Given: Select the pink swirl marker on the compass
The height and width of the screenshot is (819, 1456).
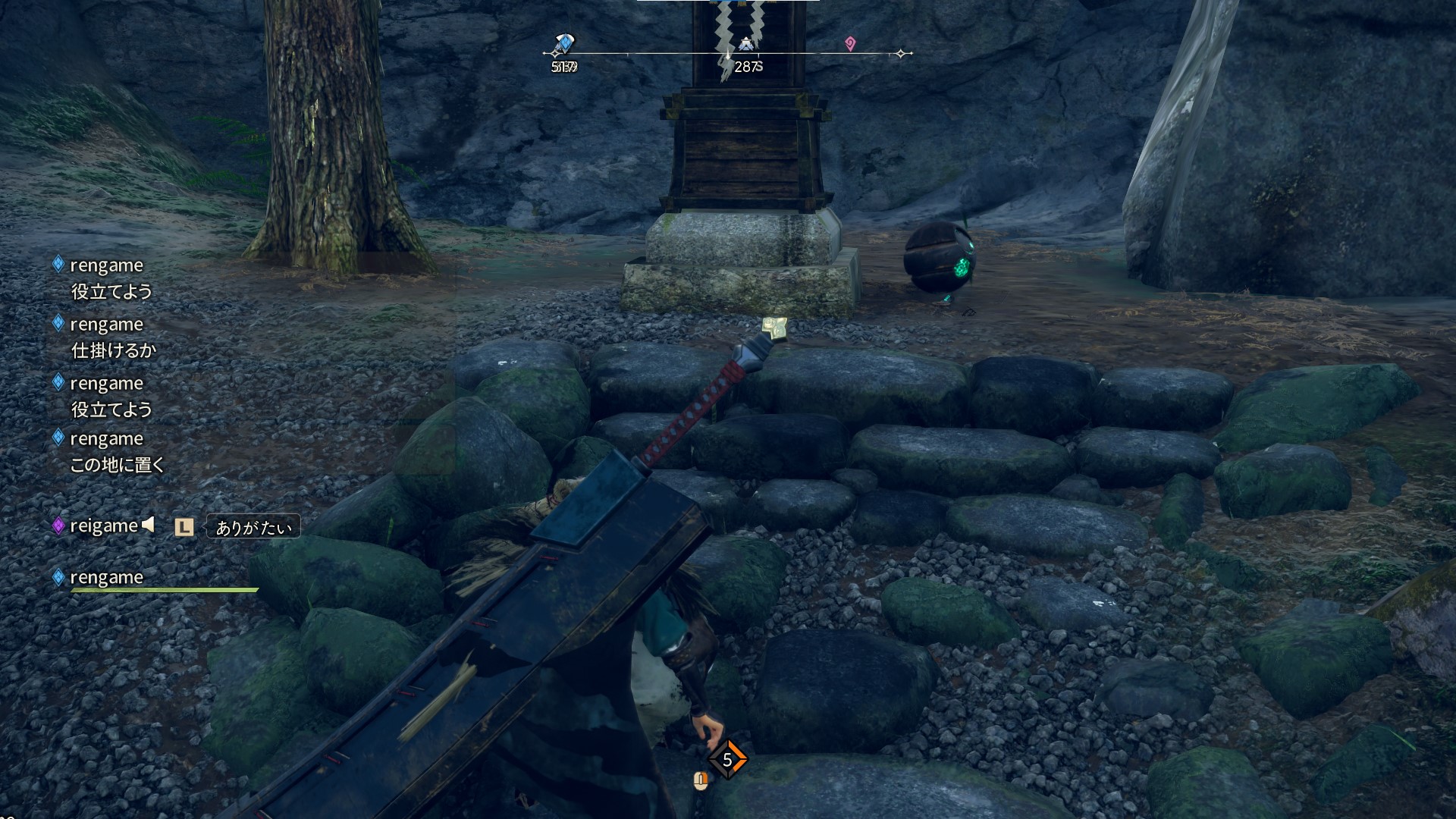Looking at the screenshot, I should click(x=850, y=44).
